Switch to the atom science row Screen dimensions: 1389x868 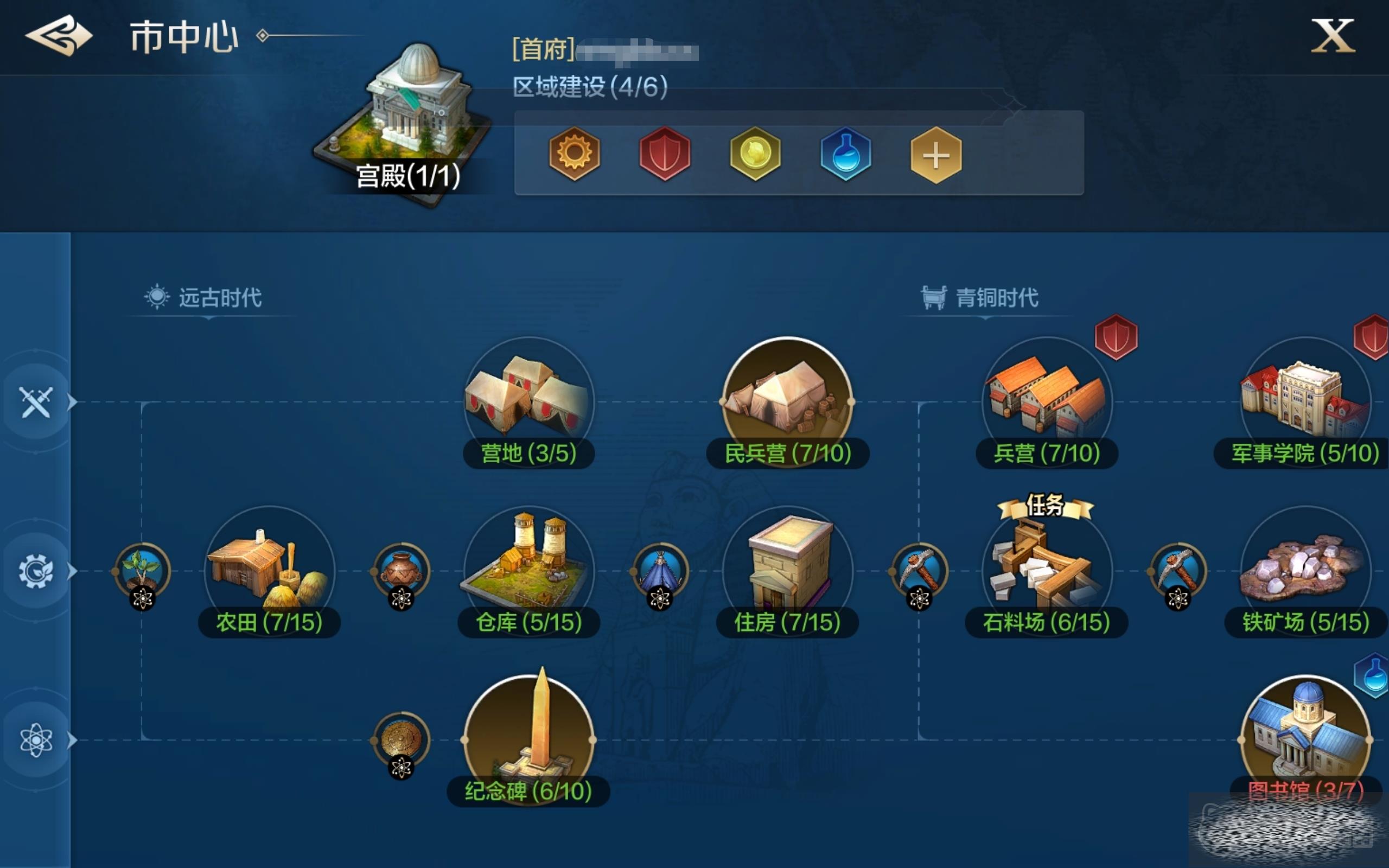click(x=36, y=739)
